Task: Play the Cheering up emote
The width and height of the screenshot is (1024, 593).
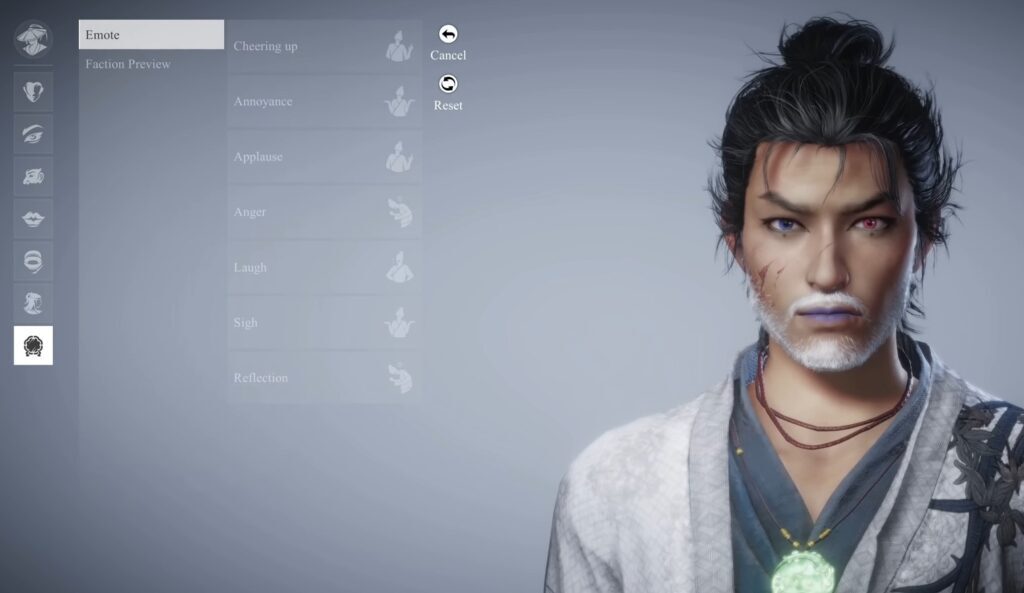Action: [x=324, y=46]
